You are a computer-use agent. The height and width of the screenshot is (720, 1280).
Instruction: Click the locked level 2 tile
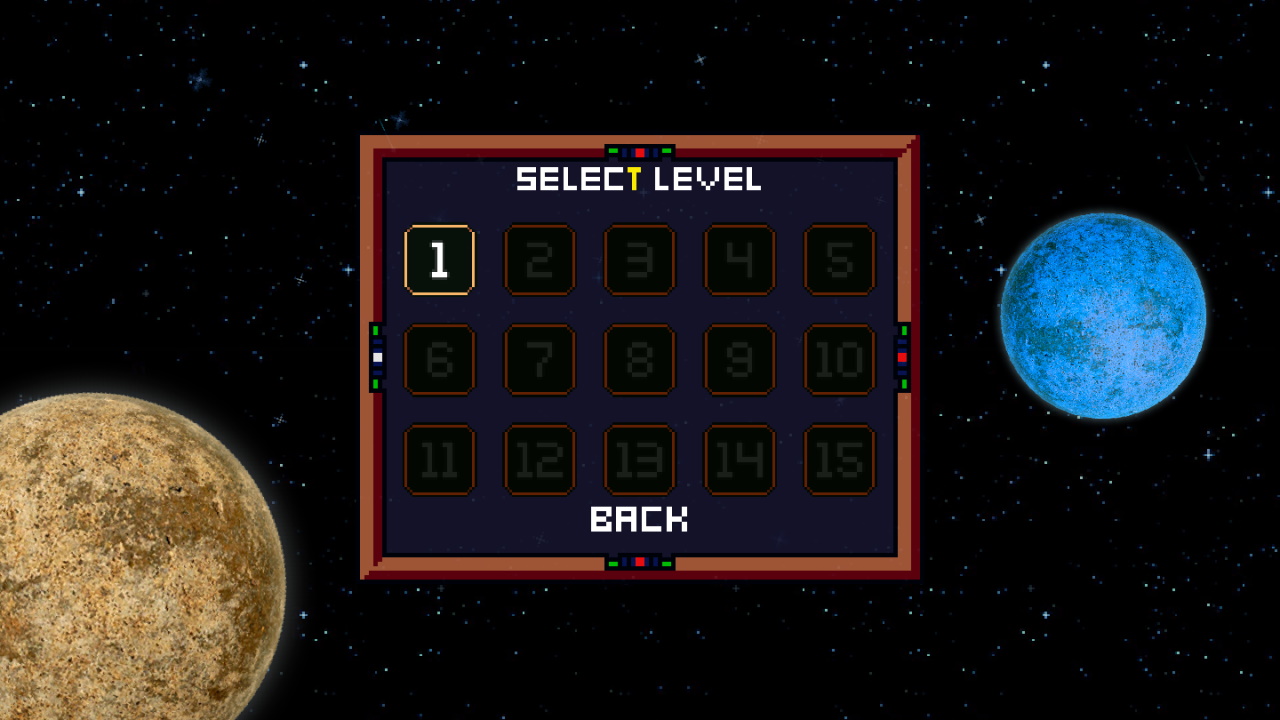pyautogui.click(x=539, y=261)
